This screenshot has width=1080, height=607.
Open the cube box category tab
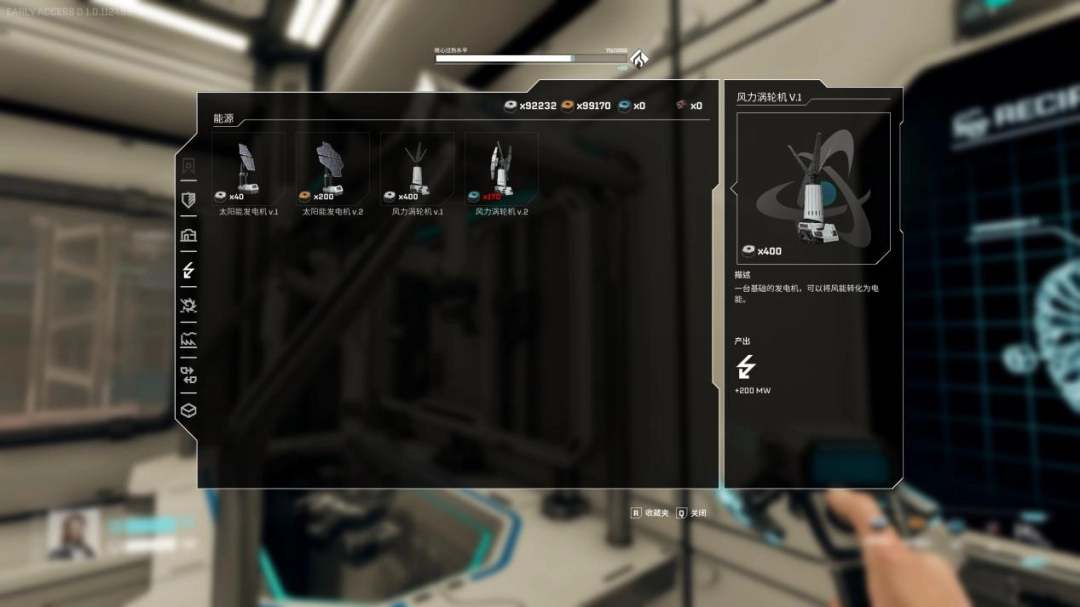(x=188, y=410)
